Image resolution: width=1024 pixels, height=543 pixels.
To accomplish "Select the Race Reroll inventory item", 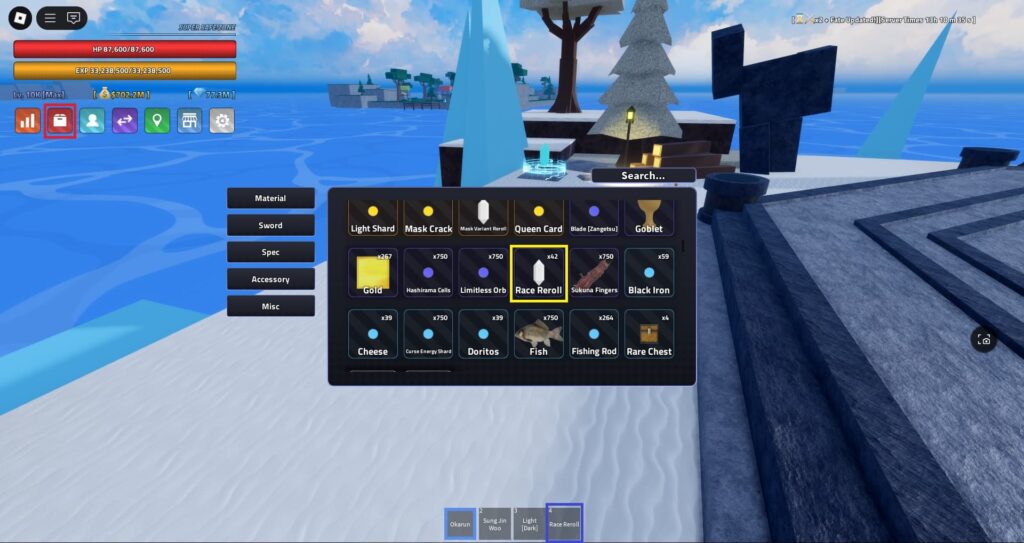I will coord(538,274).
